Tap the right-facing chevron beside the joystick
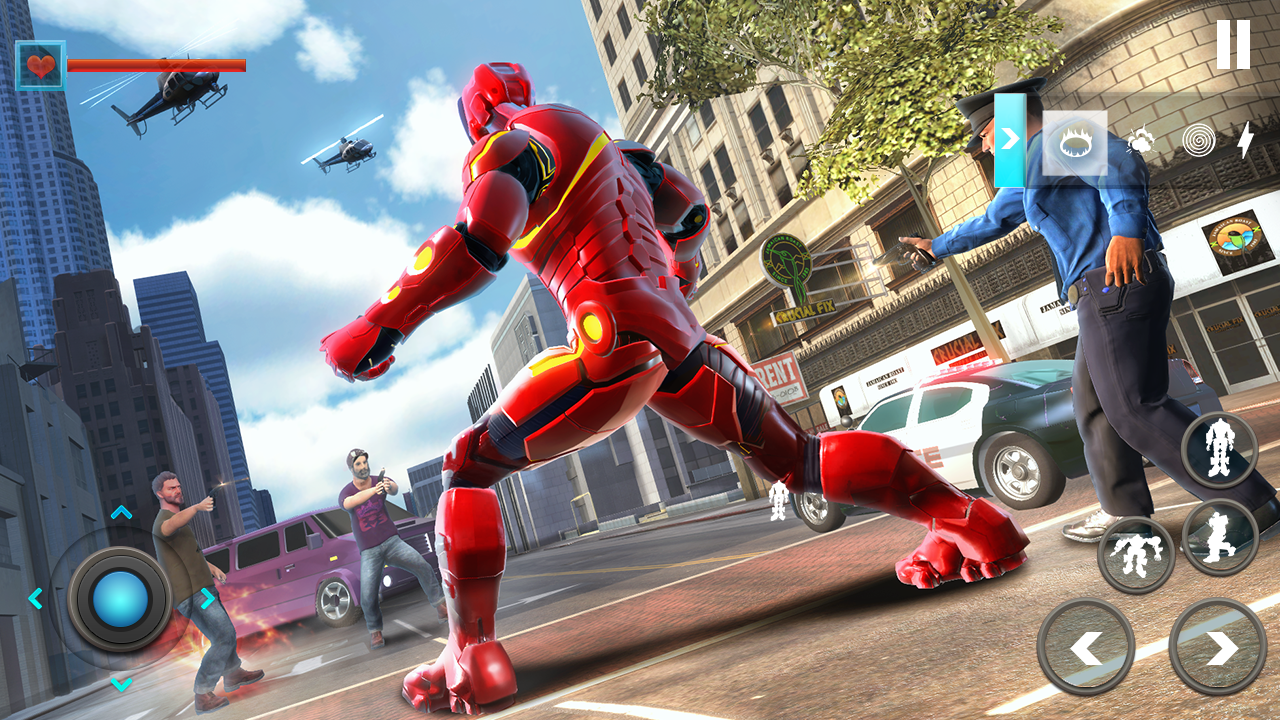1280x720 pixels. click(206, 600)
